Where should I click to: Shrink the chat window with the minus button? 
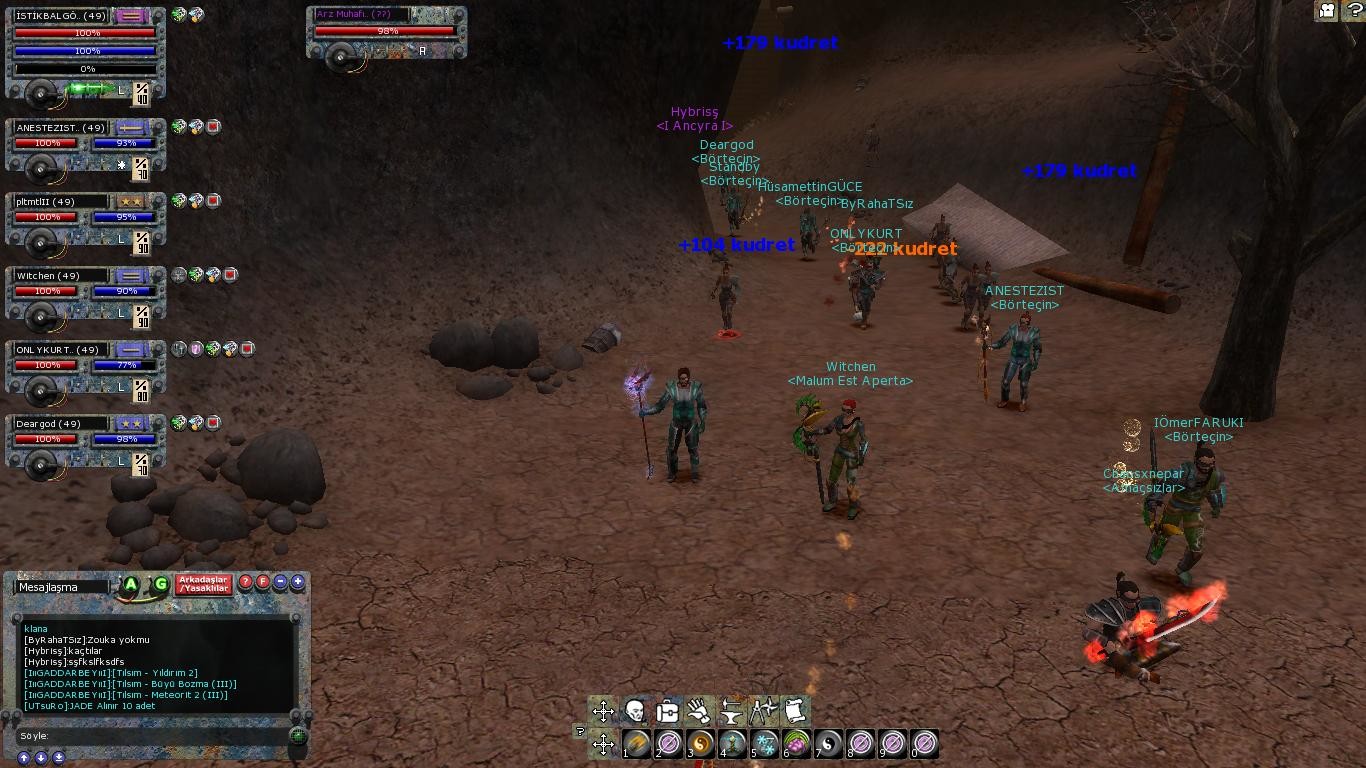click(x=281, y=582)
